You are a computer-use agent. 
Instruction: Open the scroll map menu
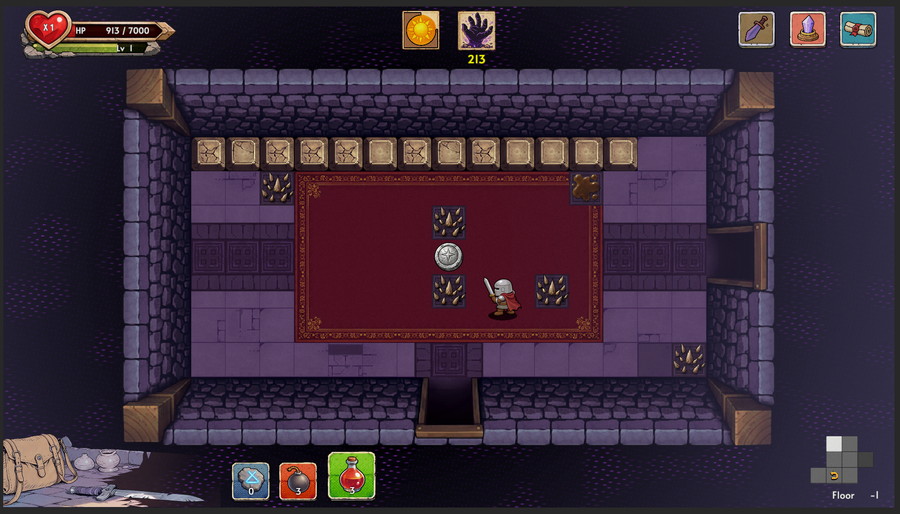click(858, 29)
